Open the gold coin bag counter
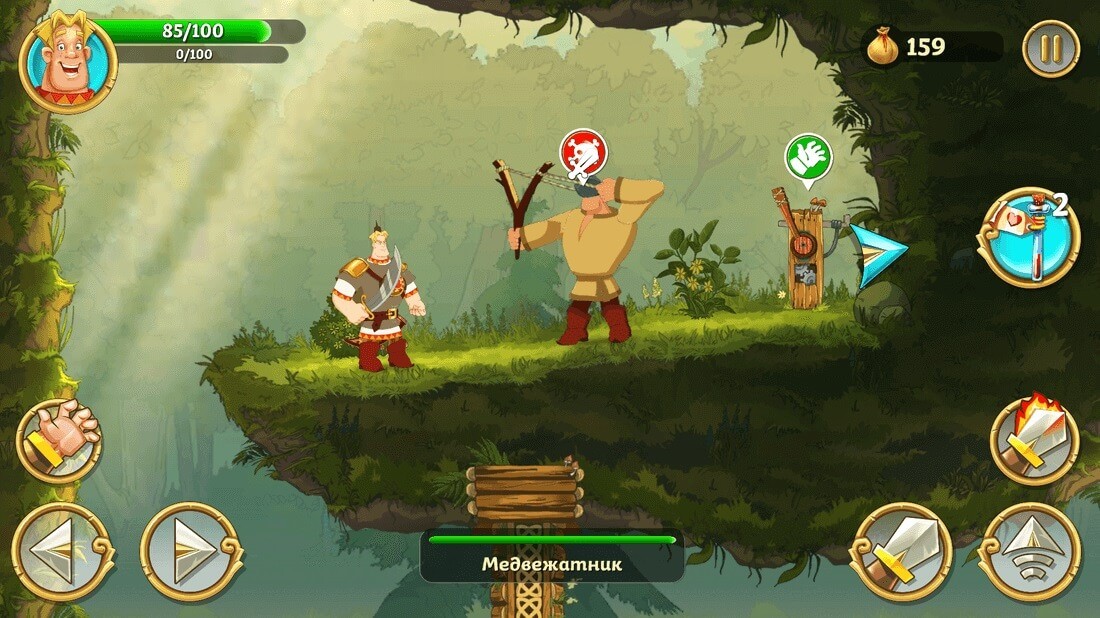 pos(884,48)
